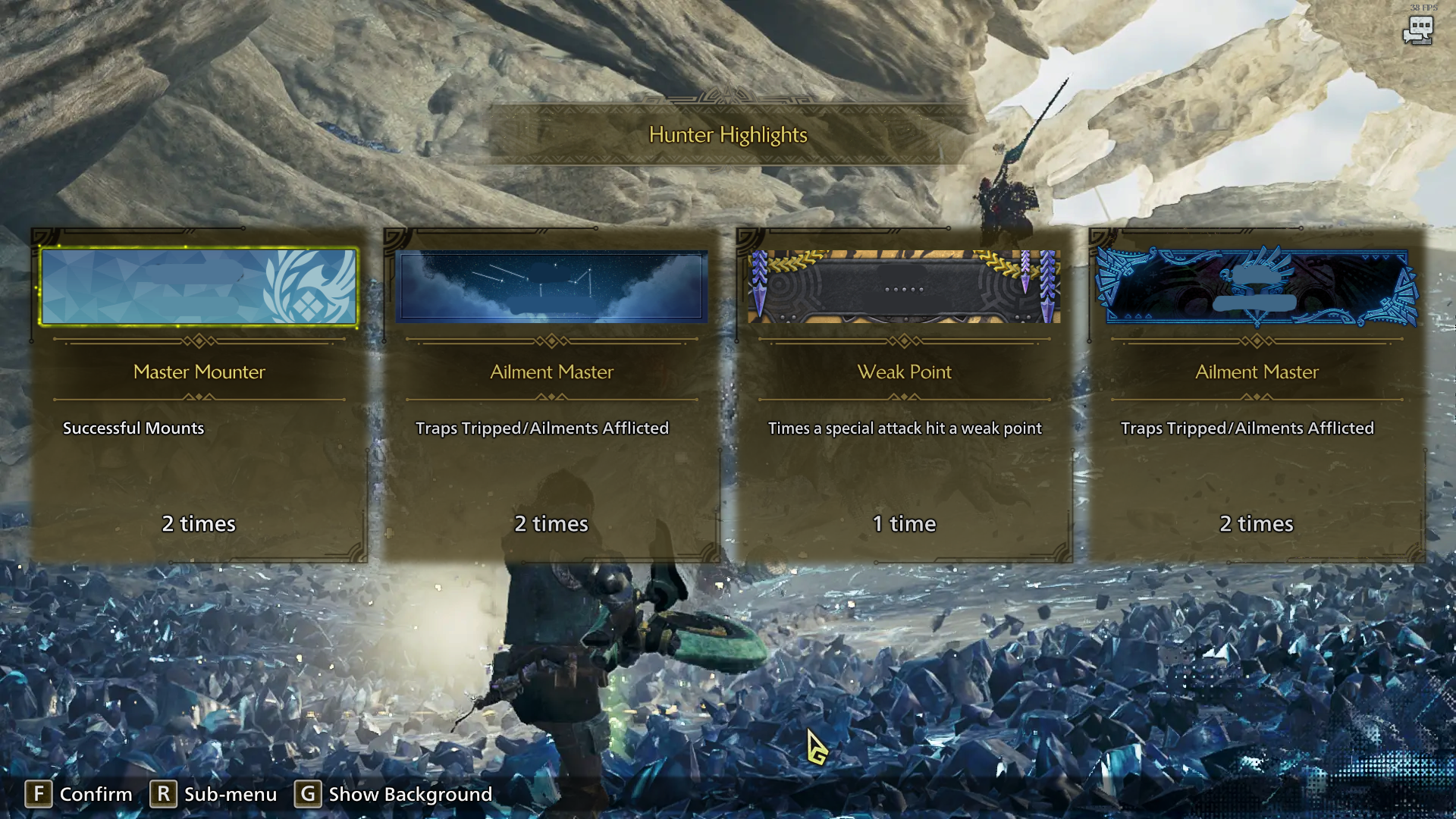Select the blue monster-themed Ailment Master banner
This screenshot has height=819, width=1456.
click(1256, 287)
